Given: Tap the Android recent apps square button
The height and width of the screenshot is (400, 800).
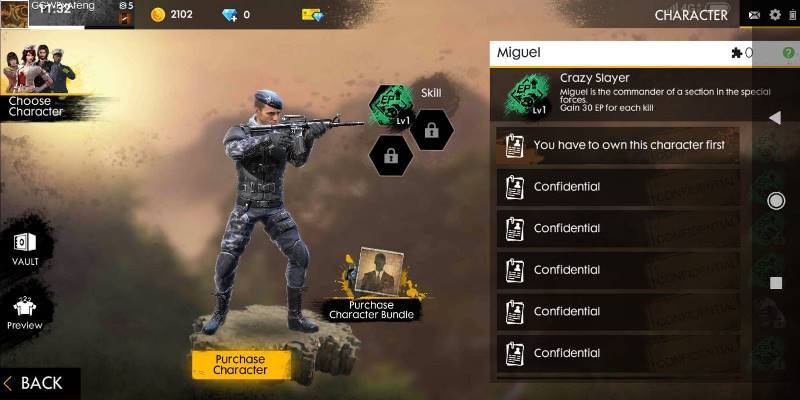Looking at the screenshot, I should (x=775, y=283).
